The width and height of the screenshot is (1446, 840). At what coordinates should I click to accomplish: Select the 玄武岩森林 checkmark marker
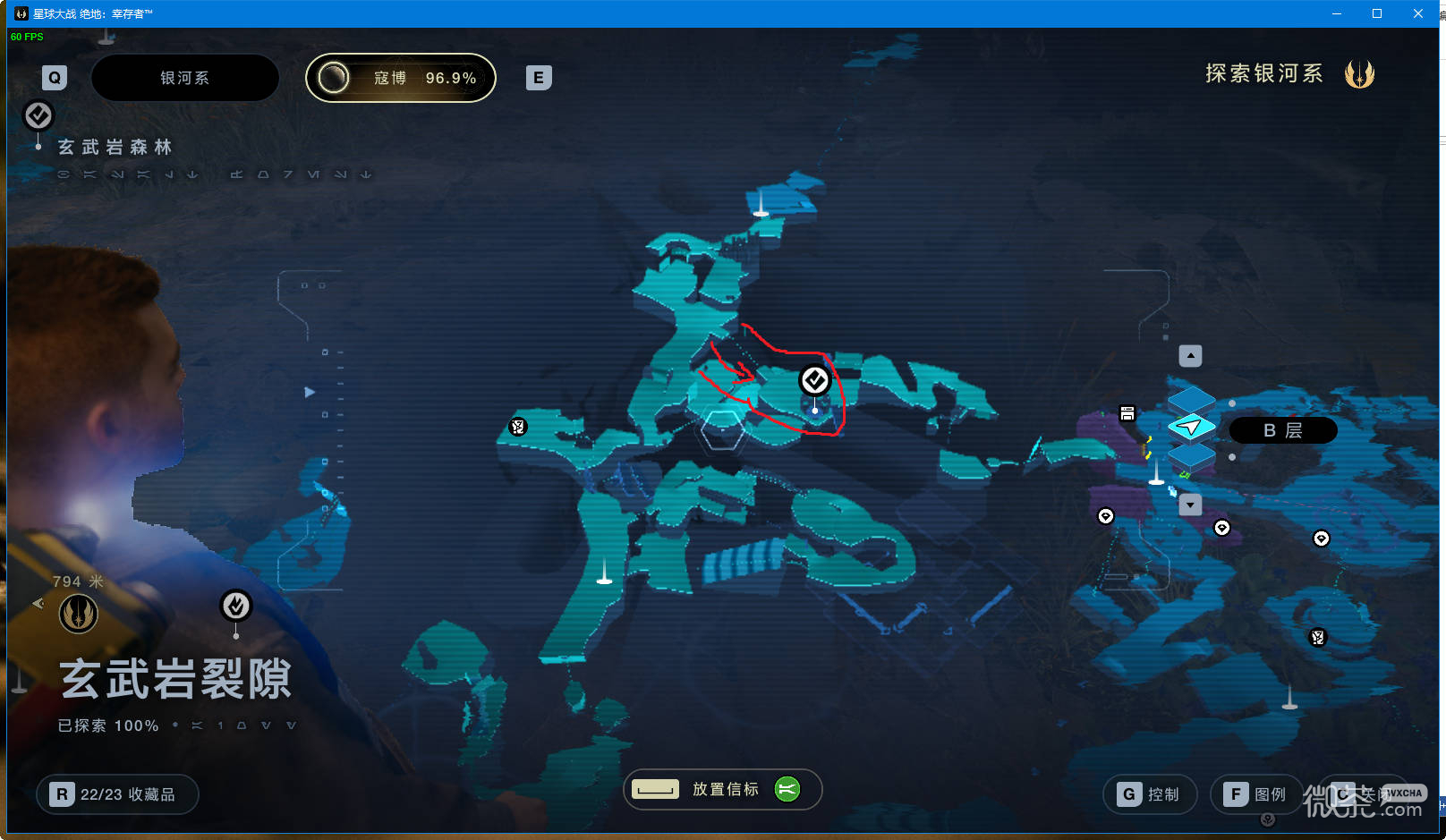click(38, 115)
